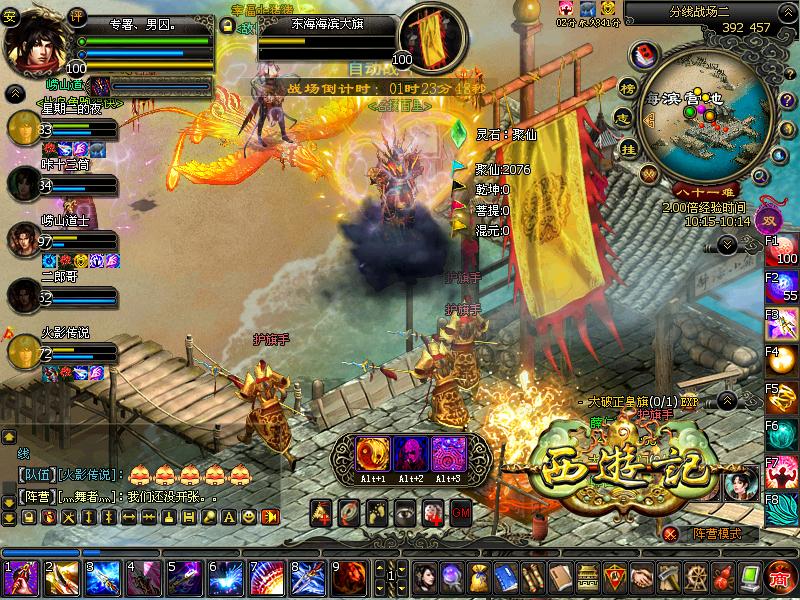Image resolution: width=800 pixels, height=600 pixels.
Task: Toggle the 双 double experience button
Action: pos(770,221)
